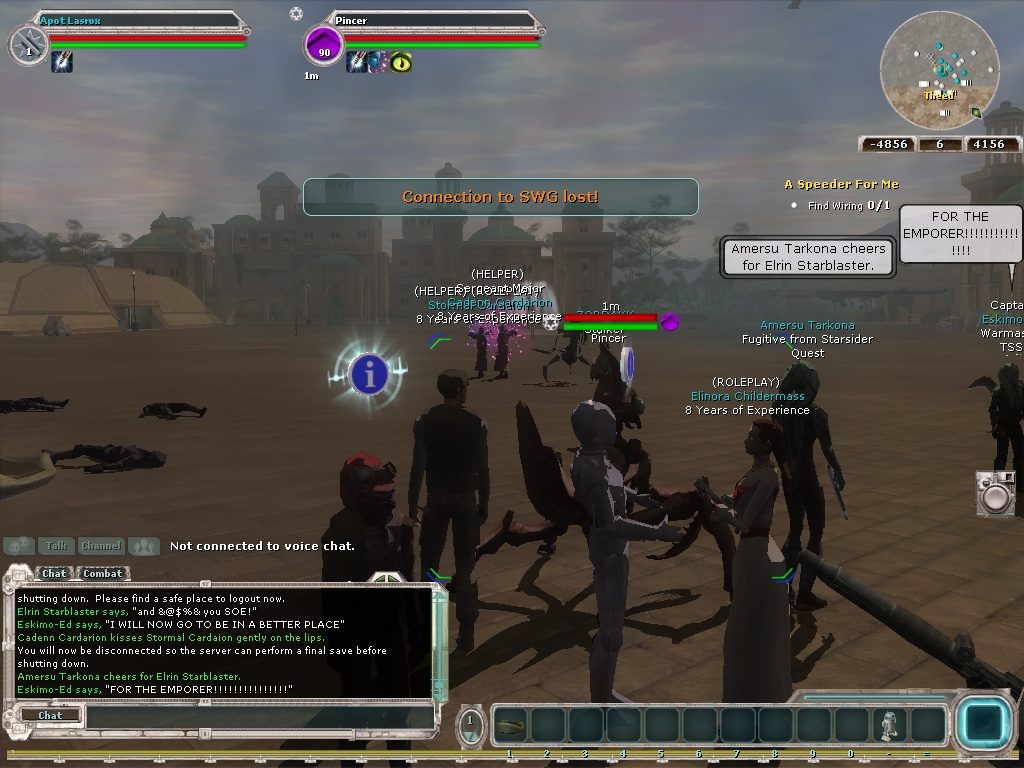Image resolution: width=1024 pixels, height=768 pixels.
Task: Click the voice chat Talk button
Action: pos(56,546)
